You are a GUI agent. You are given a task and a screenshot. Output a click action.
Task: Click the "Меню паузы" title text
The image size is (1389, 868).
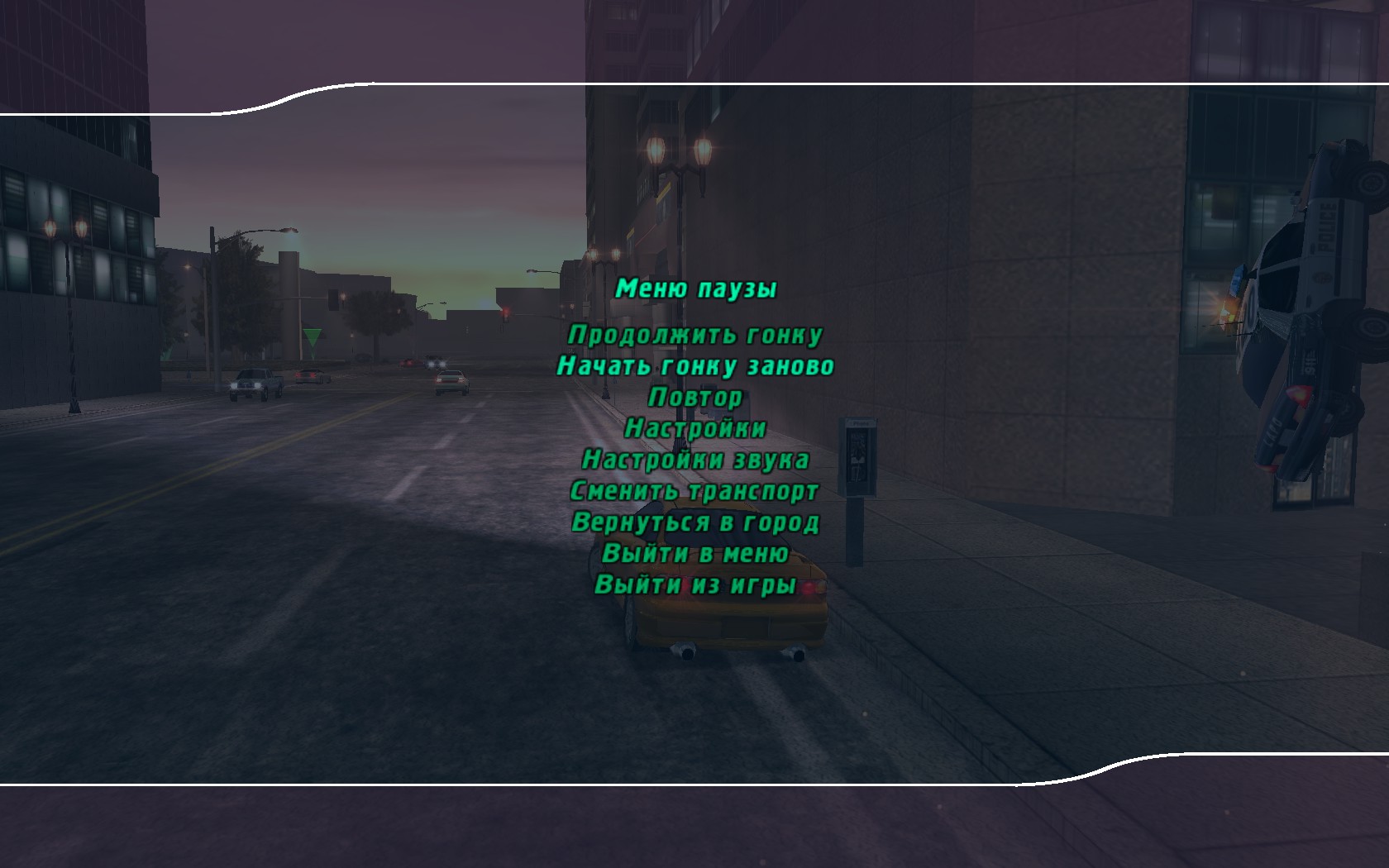[697, 289]
